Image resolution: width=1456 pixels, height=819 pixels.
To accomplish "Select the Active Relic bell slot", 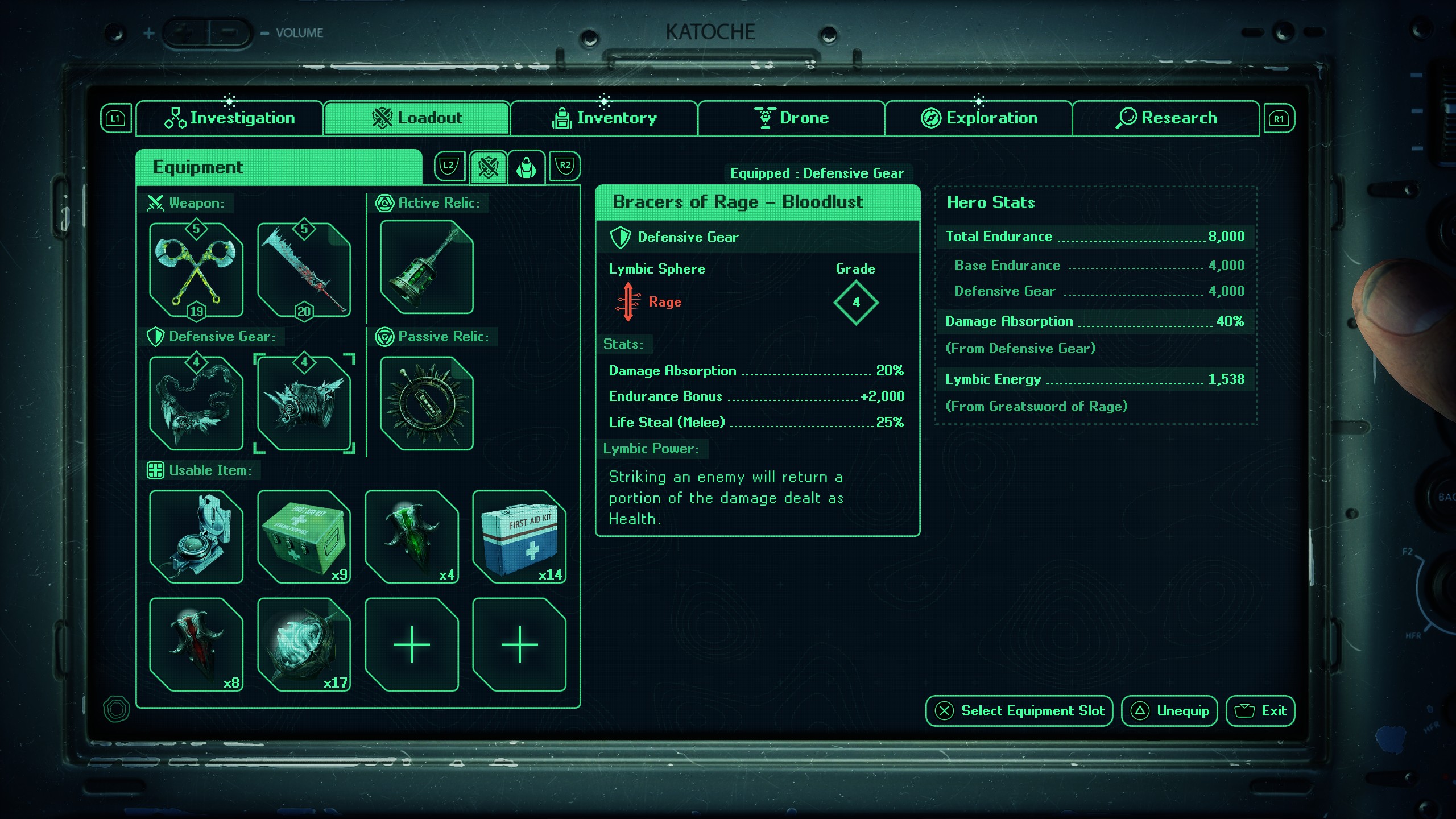I will click(427, 267).
